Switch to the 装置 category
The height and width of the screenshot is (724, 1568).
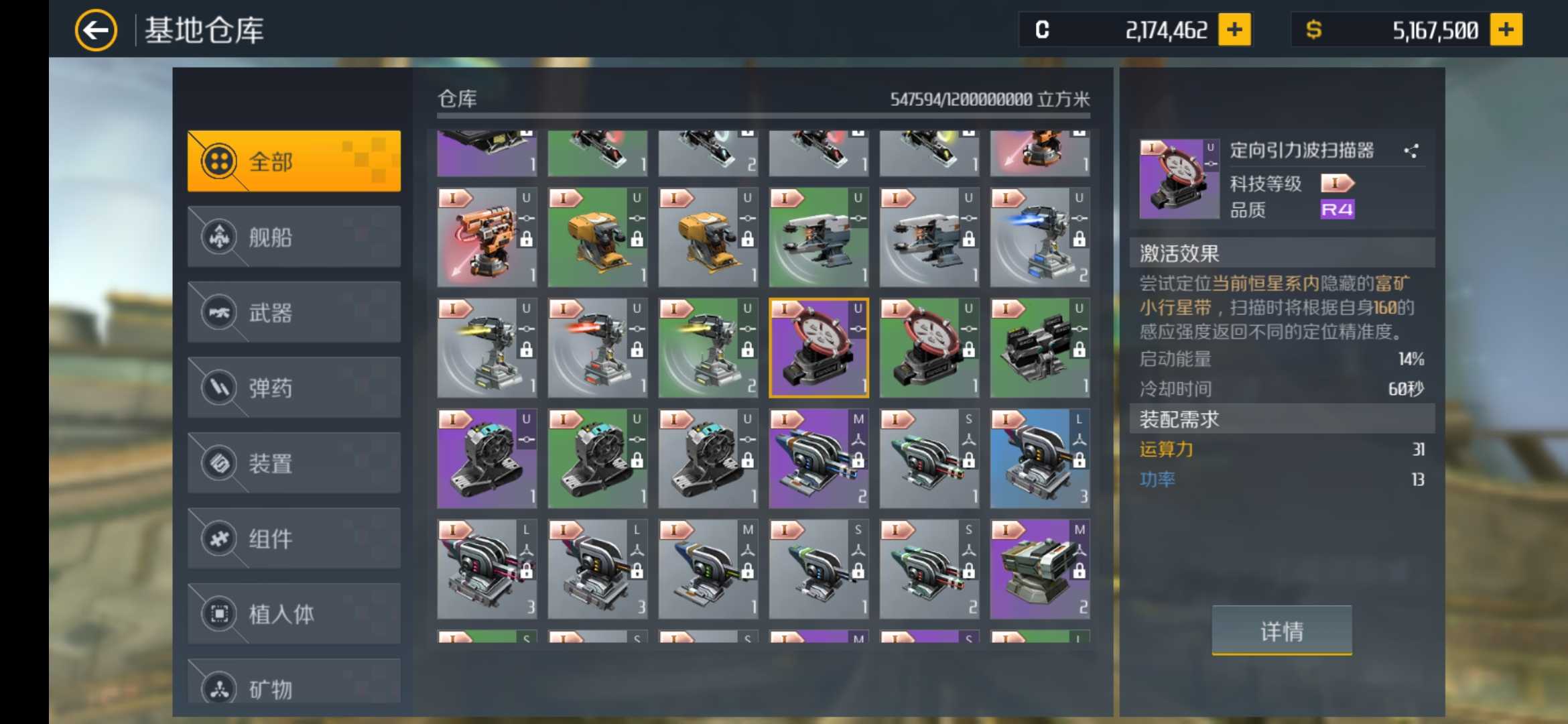click(x=294, y=463)
